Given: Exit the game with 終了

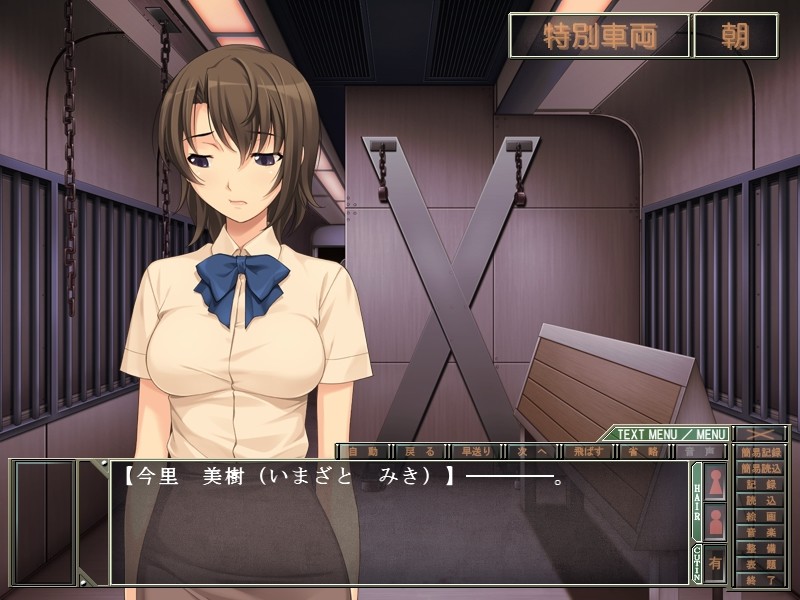Looking at the screenshot, I should (x=761, y=581).
